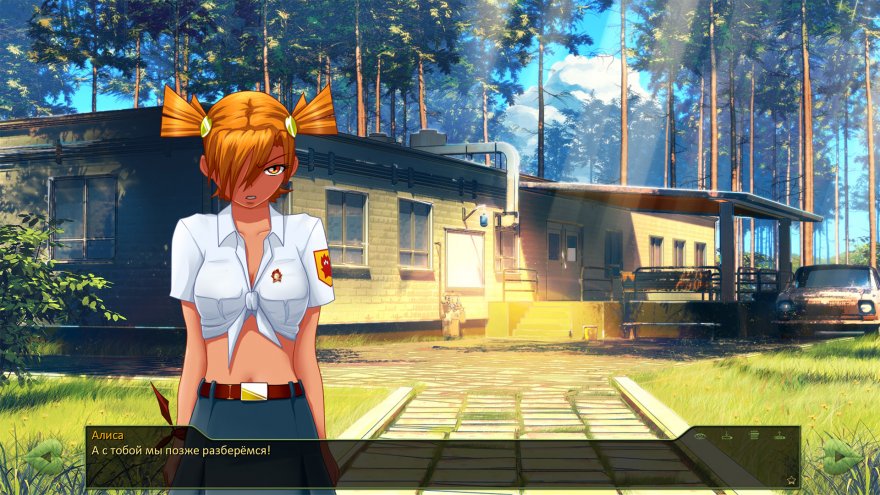Click the left leaf arrow to go back

43,458
